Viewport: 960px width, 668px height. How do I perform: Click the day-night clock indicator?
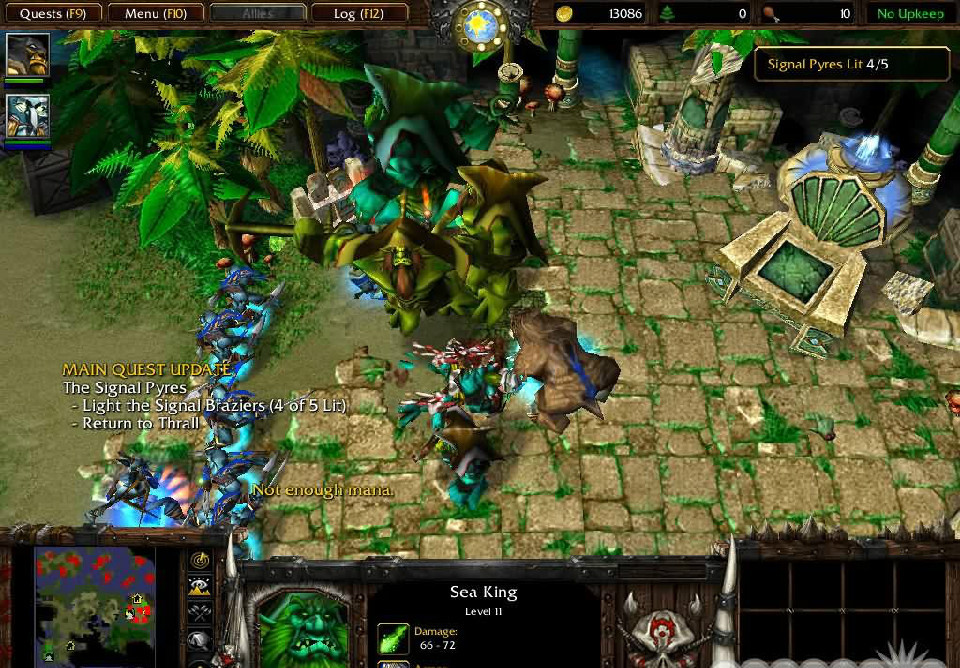[479, 22]
